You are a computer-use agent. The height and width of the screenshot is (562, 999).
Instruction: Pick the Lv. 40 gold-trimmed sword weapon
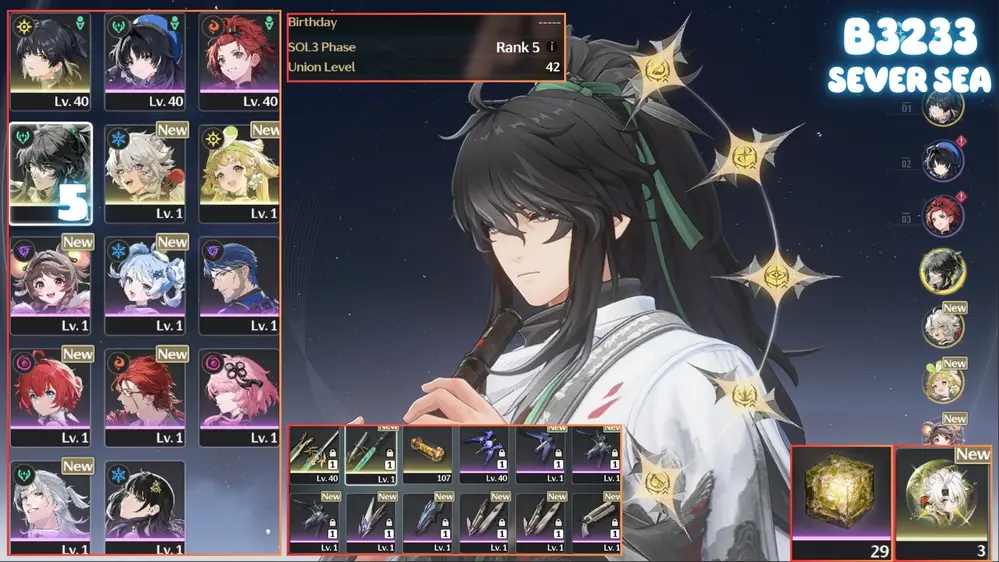tap(315, 456)
